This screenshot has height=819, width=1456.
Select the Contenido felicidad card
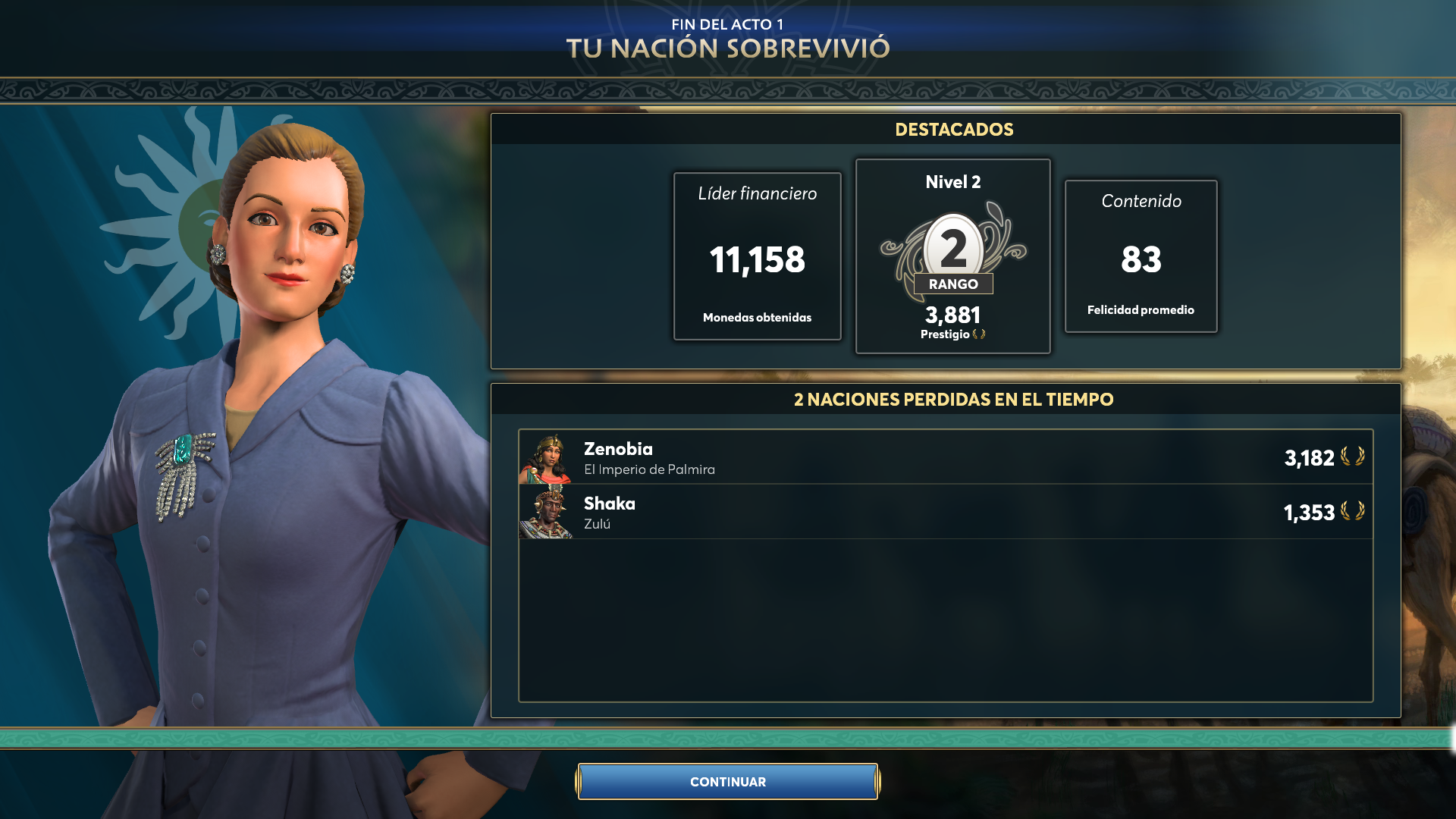click(x=1141, y=256)
